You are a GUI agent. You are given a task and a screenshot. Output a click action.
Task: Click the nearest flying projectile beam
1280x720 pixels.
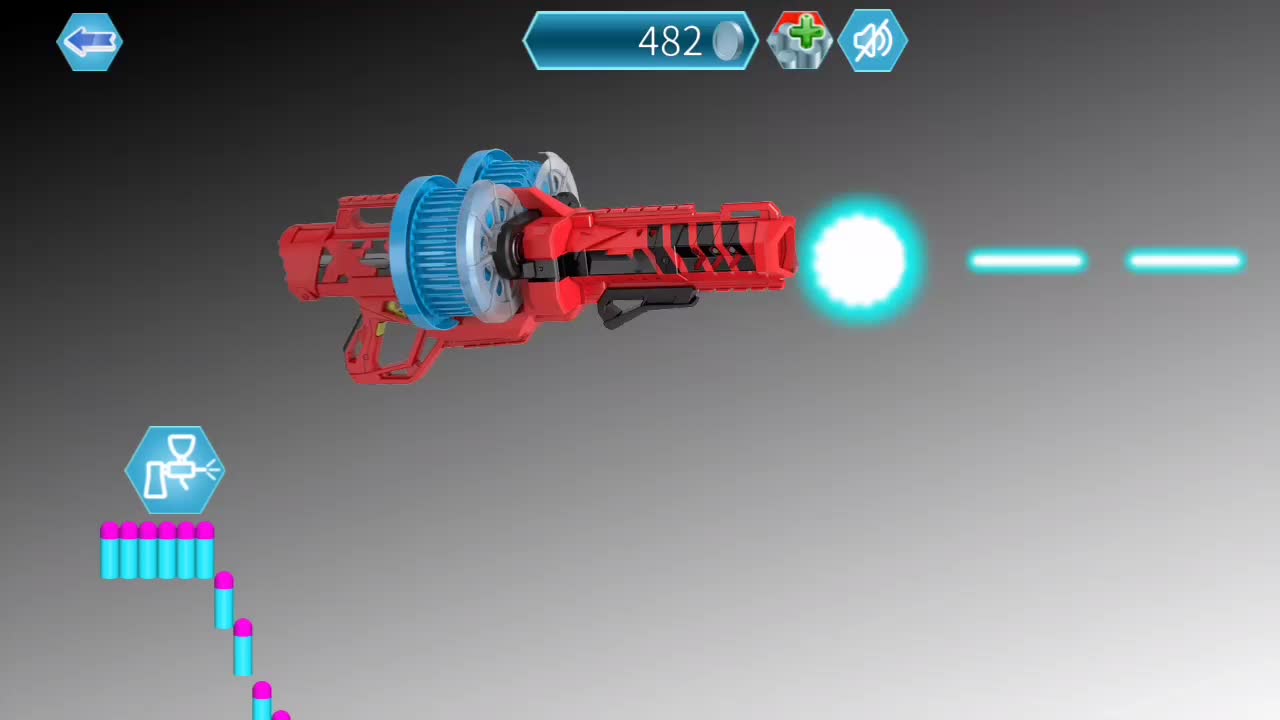tap(1027, 261)
